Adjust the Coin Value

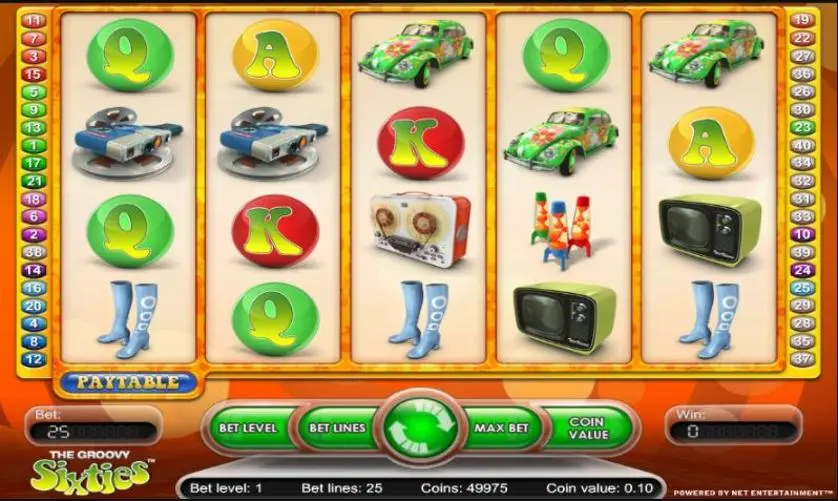click(x=587, y=428)
